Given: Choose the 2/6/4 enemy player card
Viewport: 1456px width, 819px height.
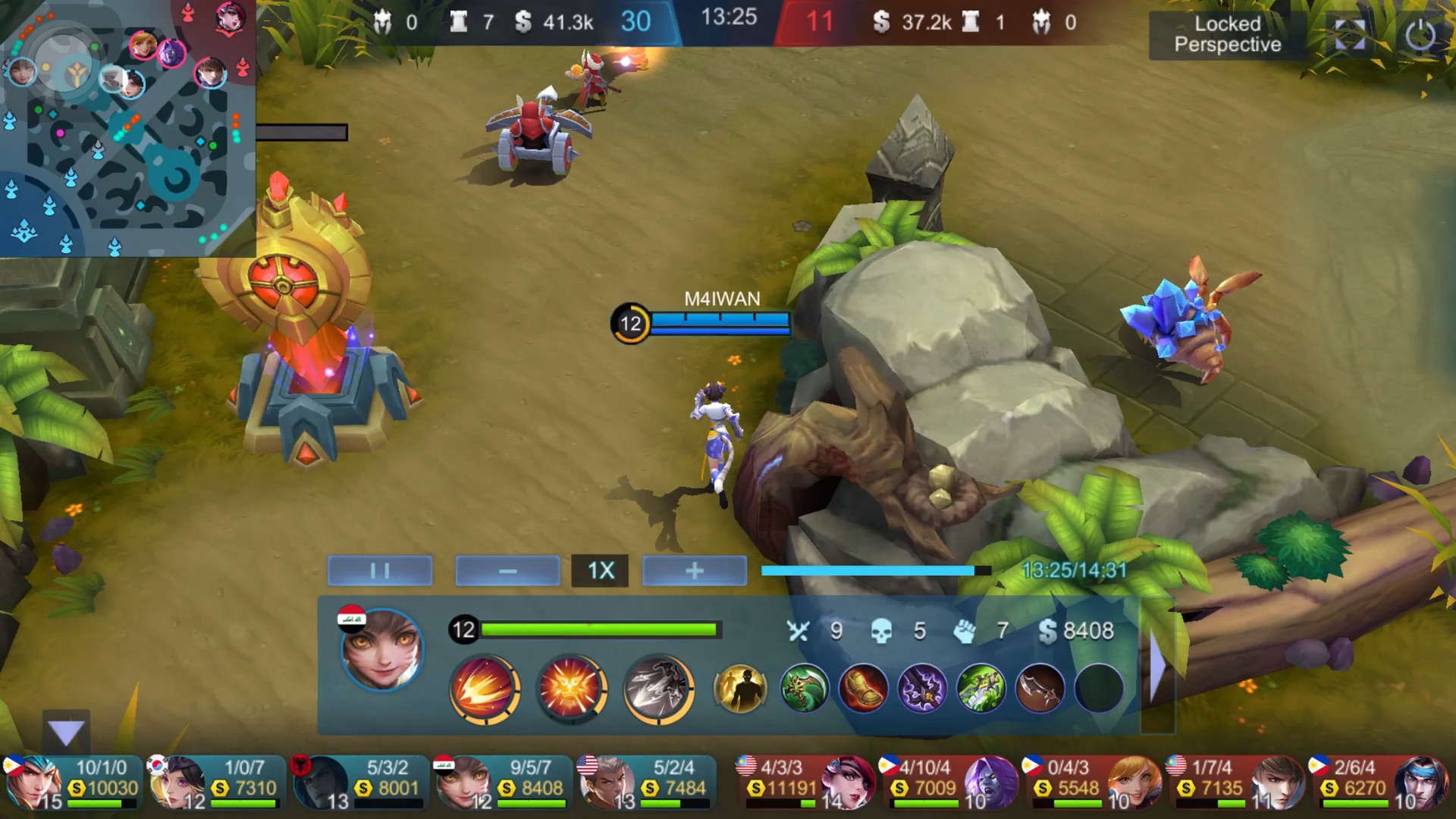Looking at the screenshot, I should 1379,782.
